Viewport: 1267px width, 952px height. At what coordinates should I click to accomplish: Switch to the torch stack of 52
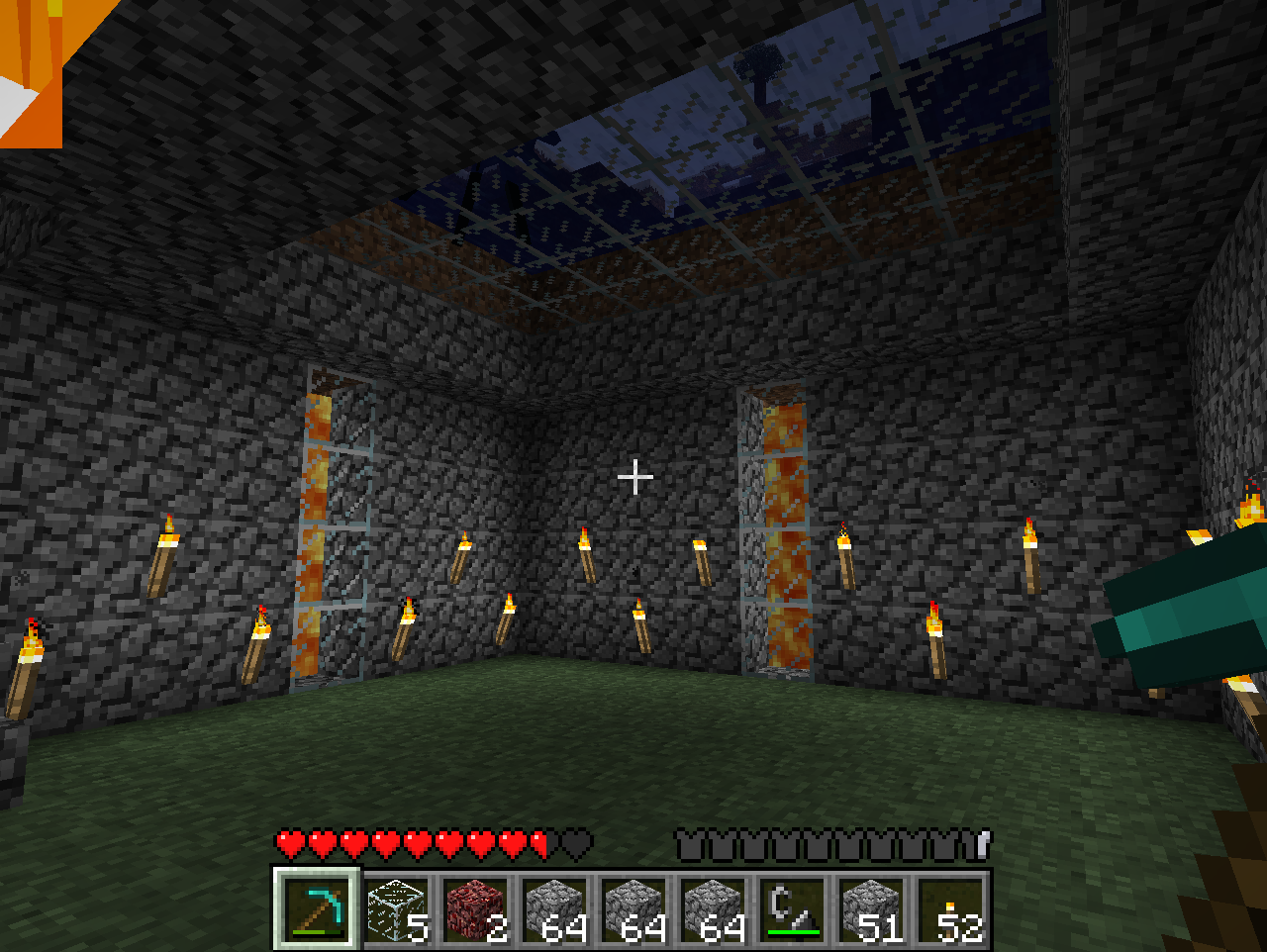point(951,908)
